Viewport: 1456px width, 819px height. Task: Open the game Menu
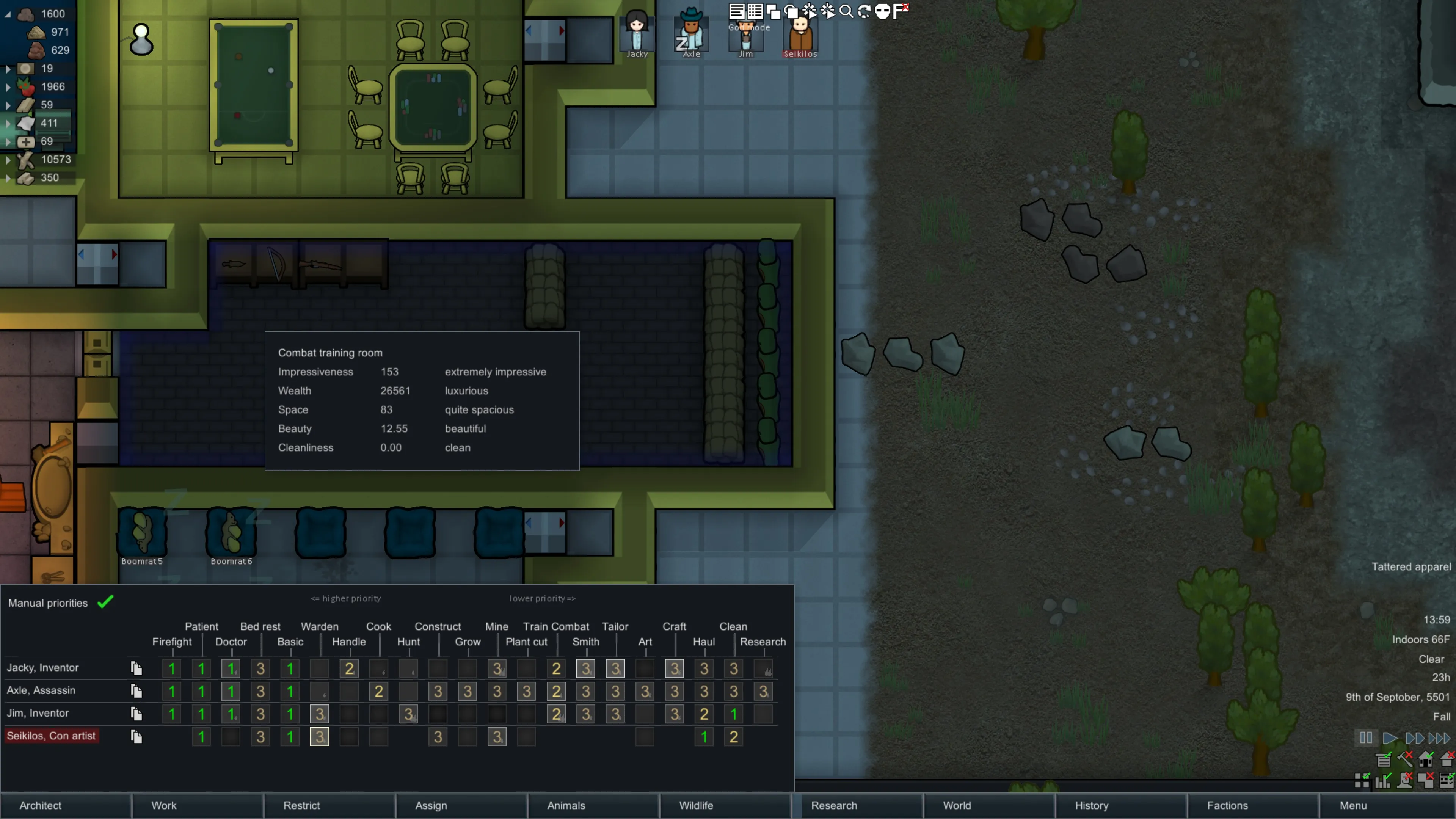pos(1386,805)
